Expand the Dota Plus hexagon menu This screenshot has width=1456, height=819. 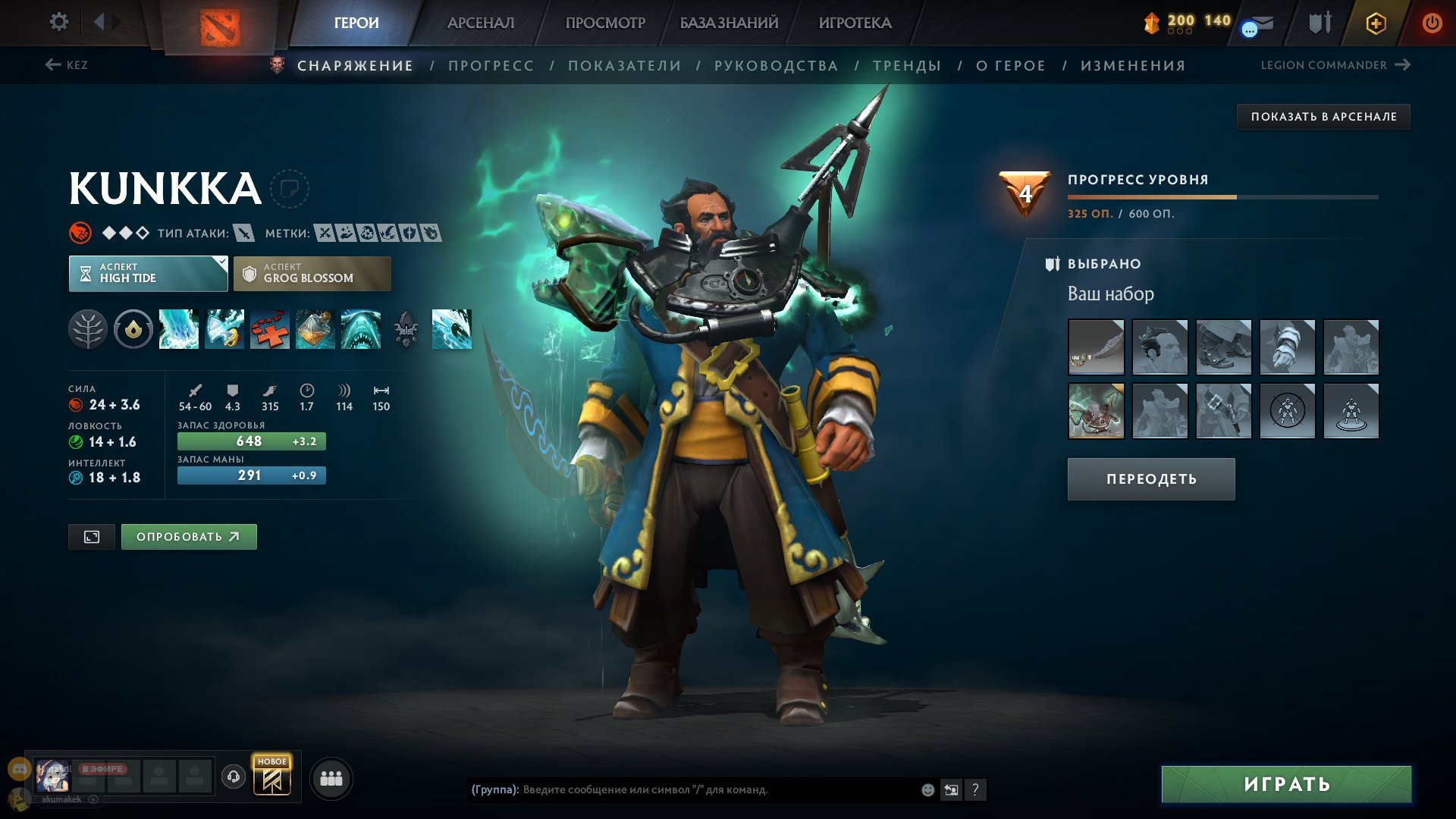[x=1374, y=23]
